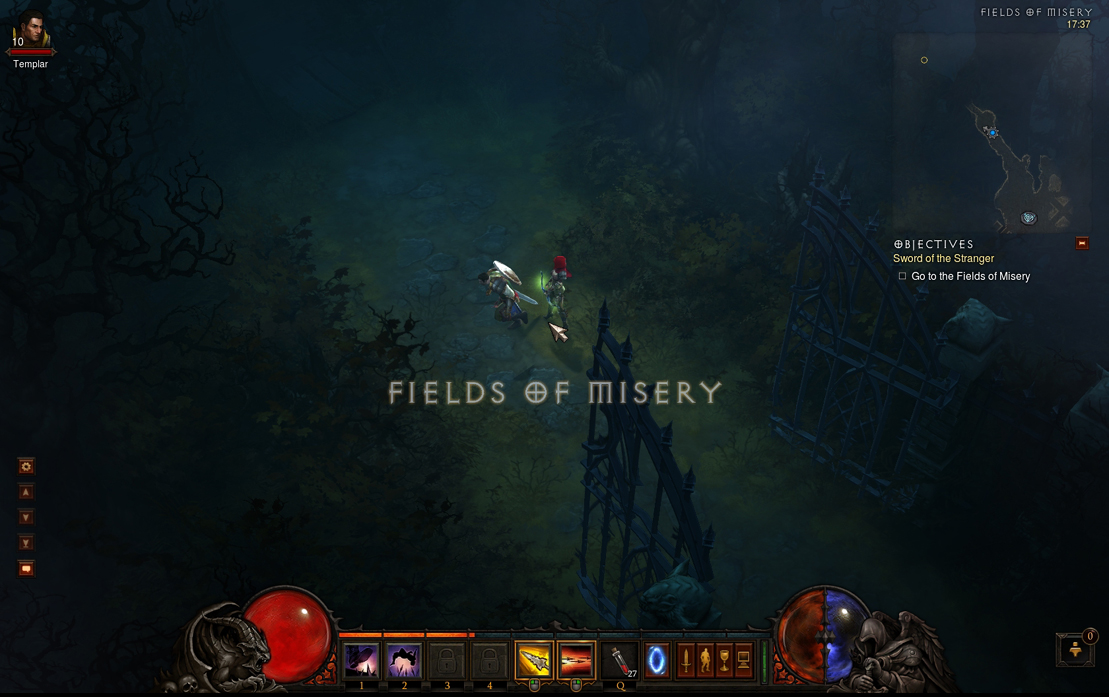
Task: Jump chat to bottom with double-arrow button
Action: [27, 543]
